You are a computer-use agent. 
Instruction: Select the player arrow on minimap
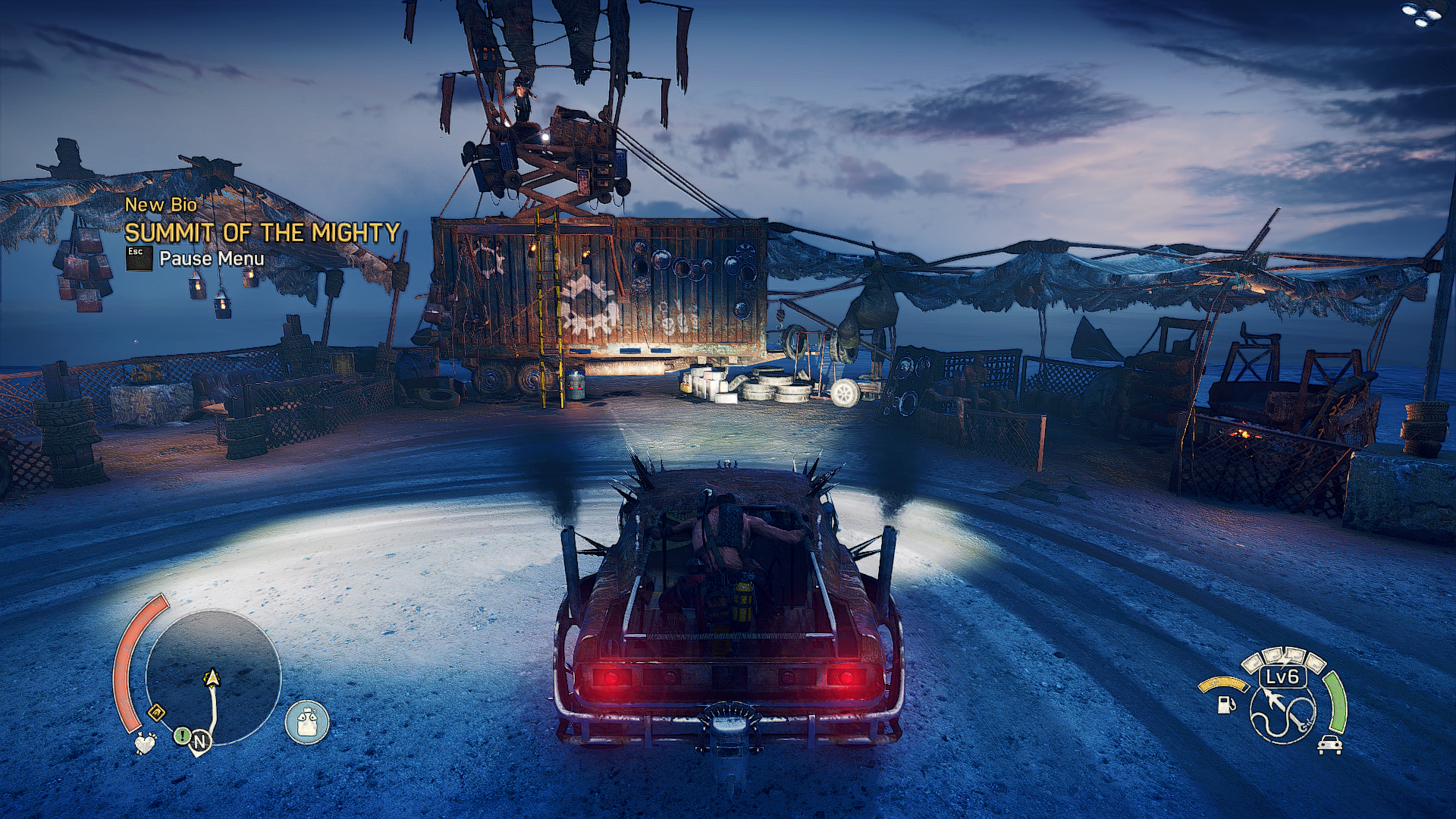(x=212, y=677)
